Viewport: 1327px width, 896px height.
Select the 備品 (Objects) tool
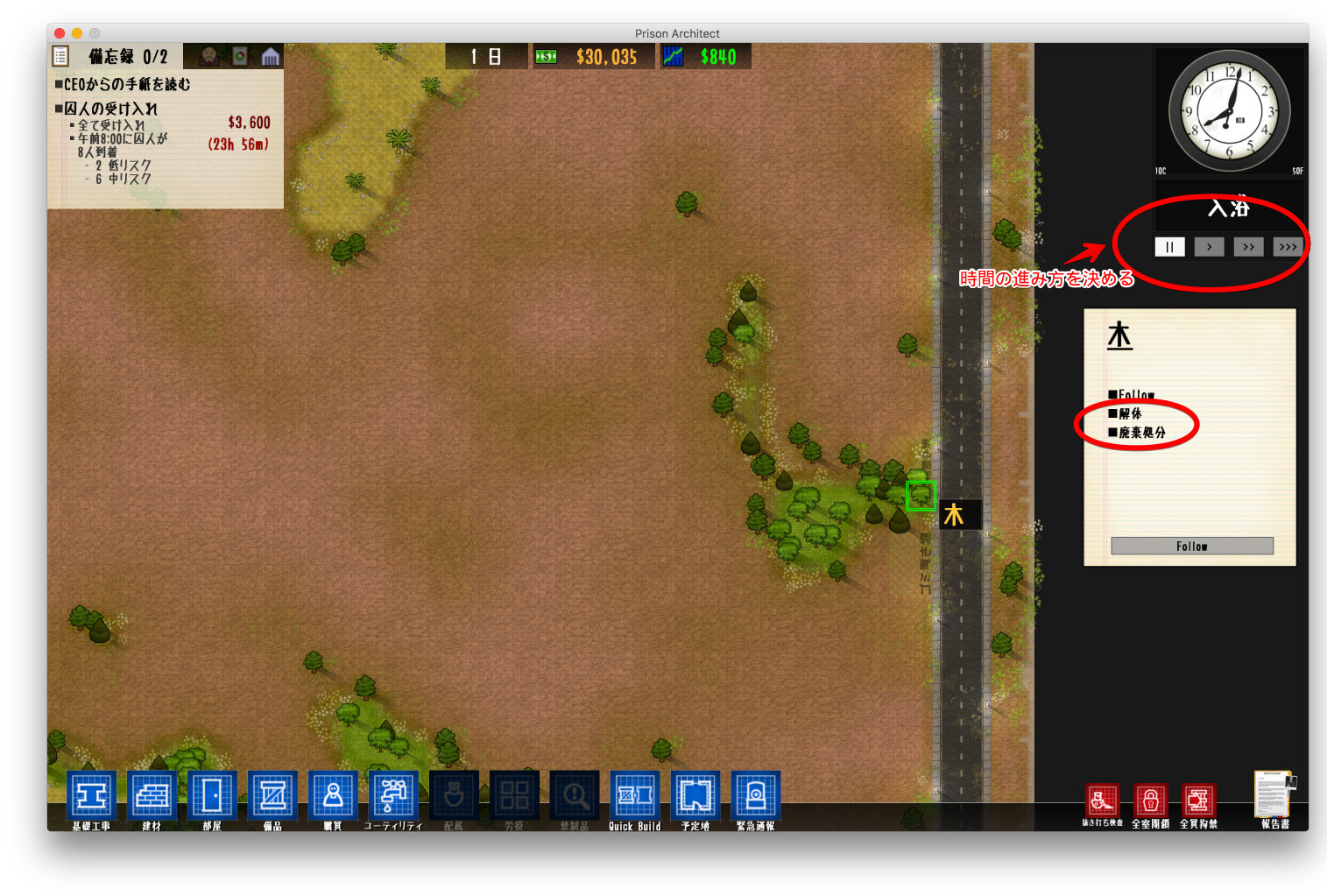coord(272,796)
